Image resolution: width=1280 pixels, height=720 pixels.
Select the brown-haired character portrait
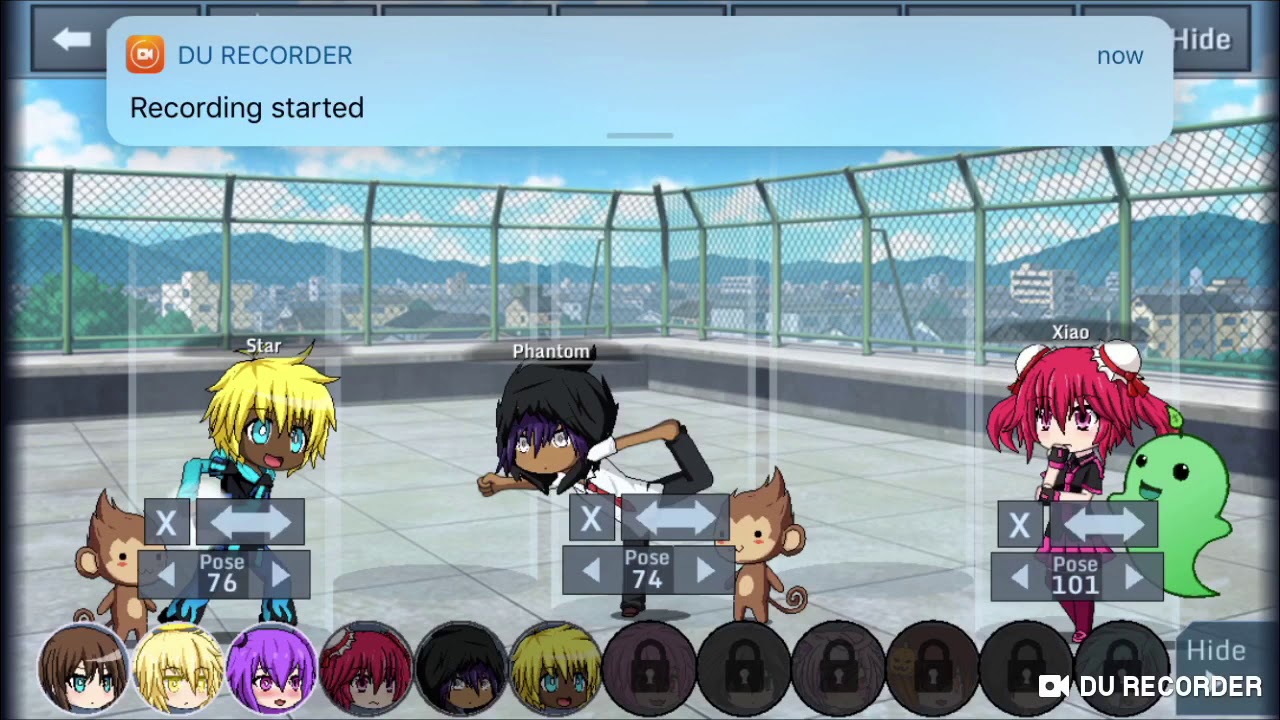(83, 668)
